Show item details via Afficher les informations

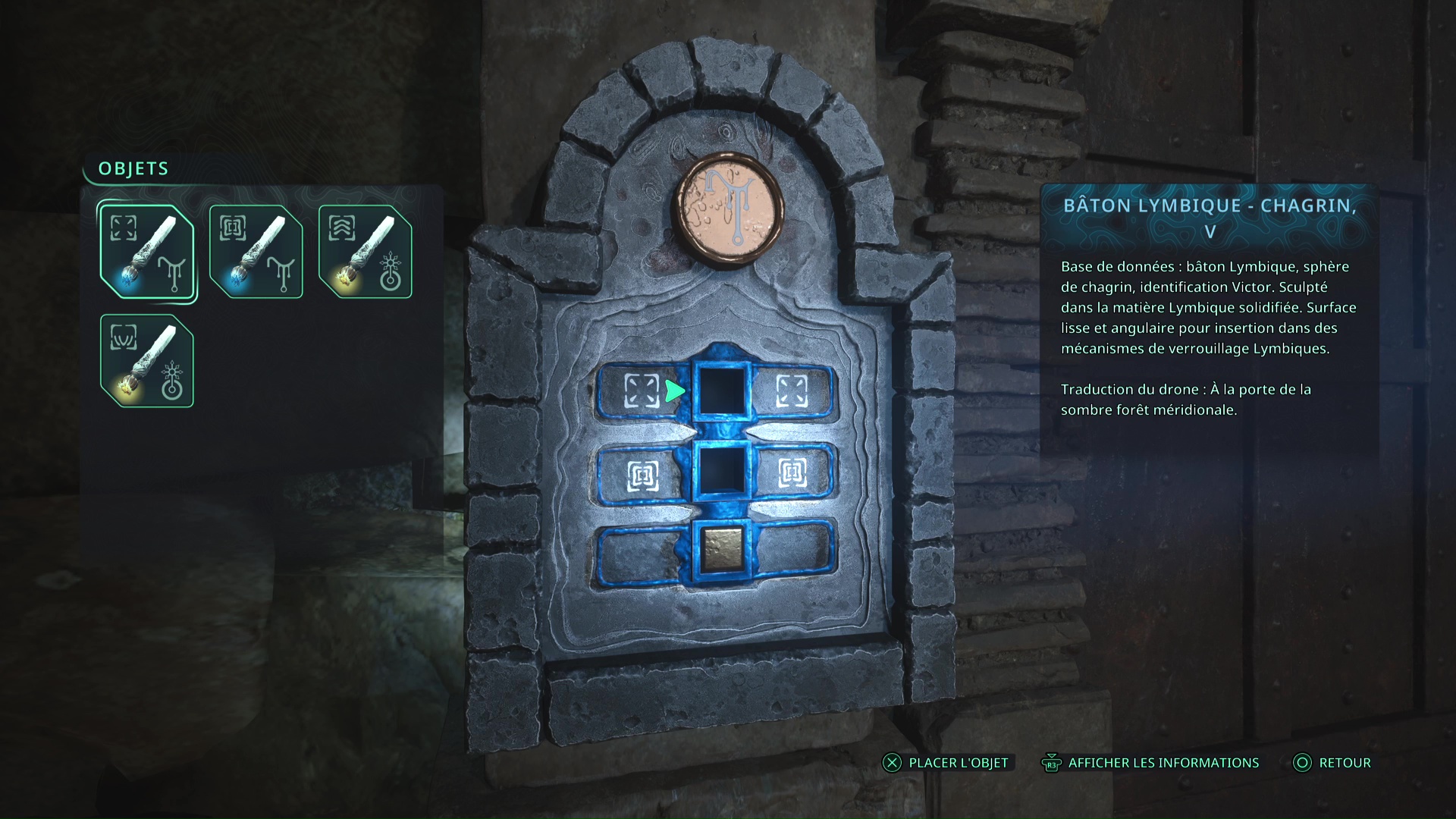click(x=1150, y=763)
